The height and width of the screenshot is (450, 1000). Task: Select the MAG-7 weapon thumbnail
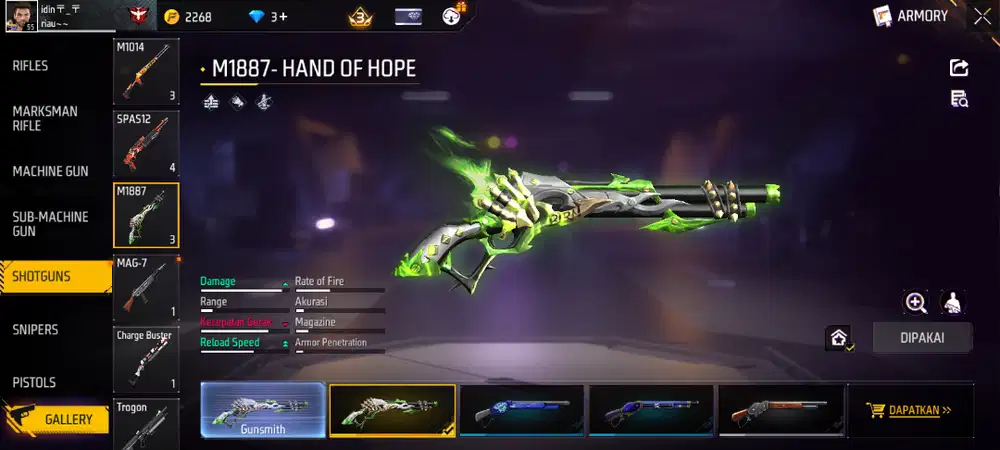coord(146,287)
